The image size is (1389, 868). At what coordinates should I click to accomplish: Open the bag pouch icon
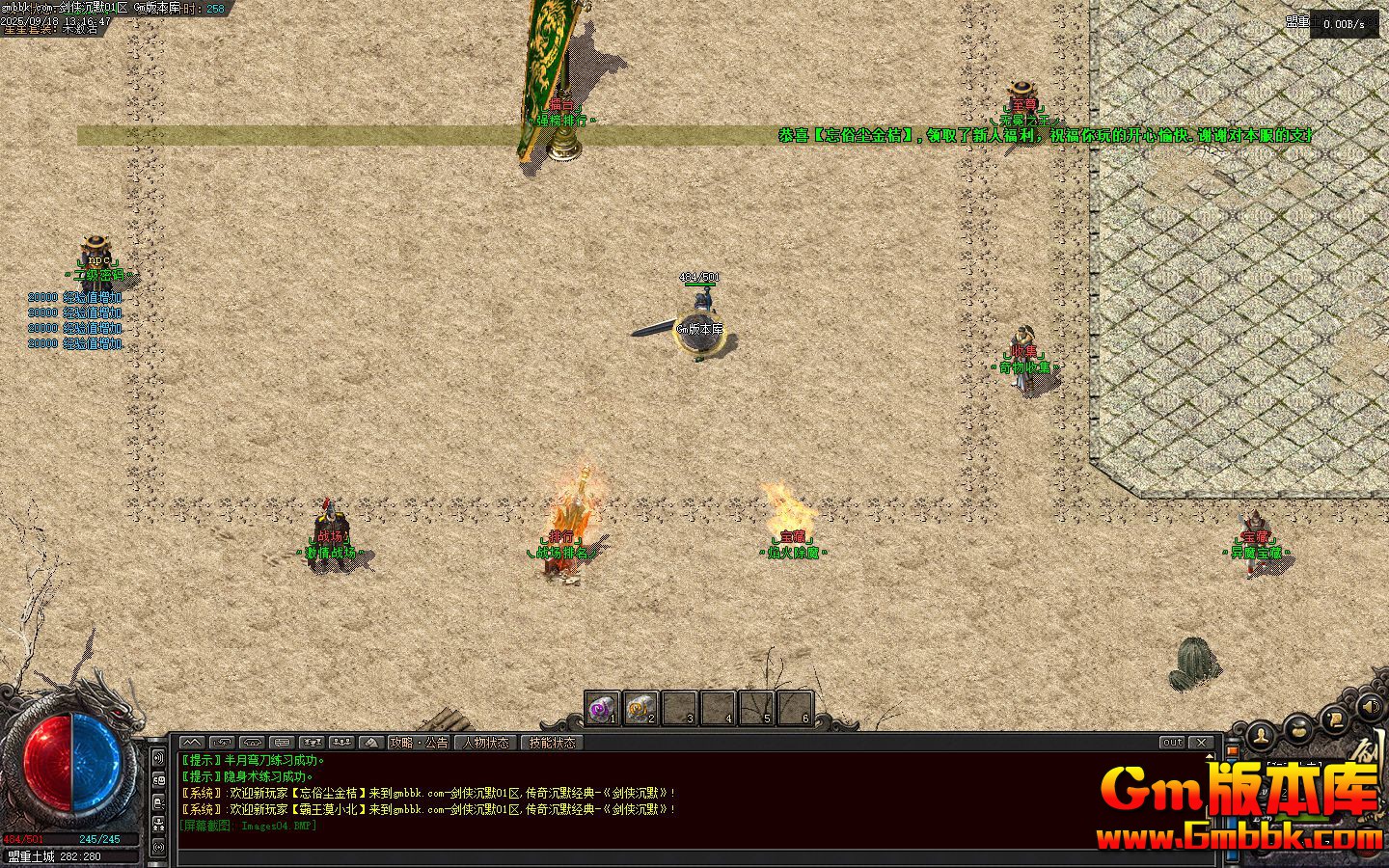tap(1297, 728)
